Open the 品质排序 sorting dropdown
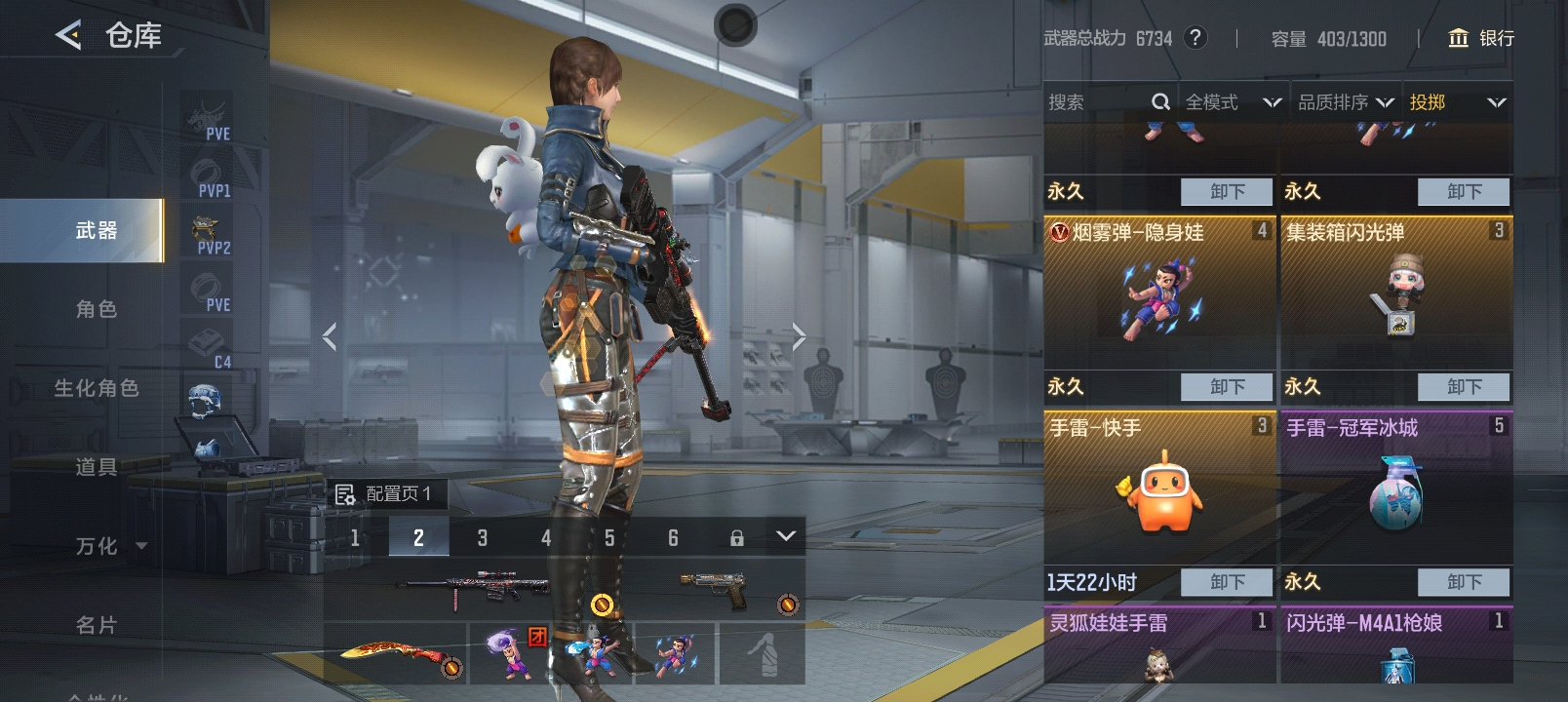The height and width of the screenshot is (702, 1568). coord(1346,102)
